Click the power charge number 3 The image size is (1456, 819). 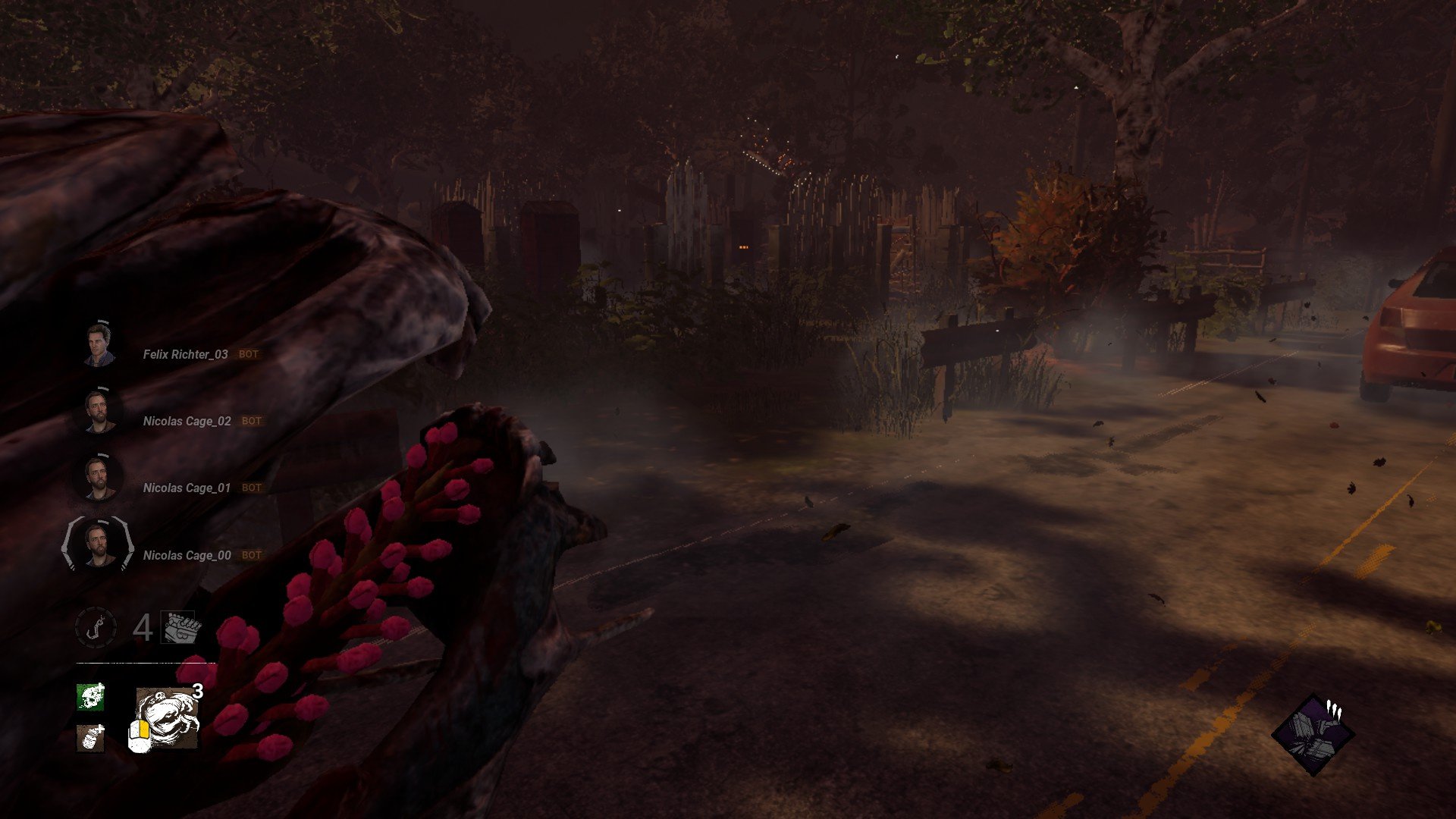pyautogui.click(x=199, y=692)
